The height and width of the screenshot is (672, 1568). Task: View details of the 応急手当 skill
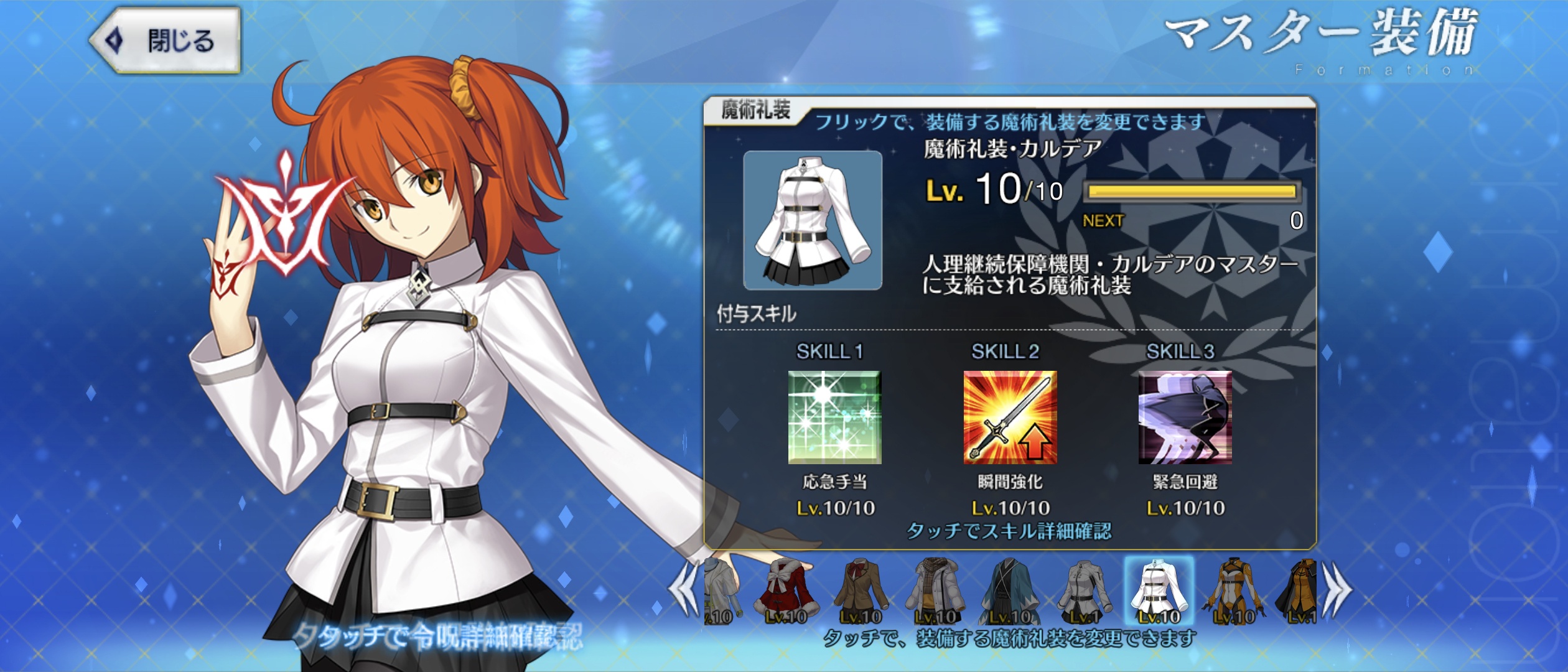click(x=834, y=418)
